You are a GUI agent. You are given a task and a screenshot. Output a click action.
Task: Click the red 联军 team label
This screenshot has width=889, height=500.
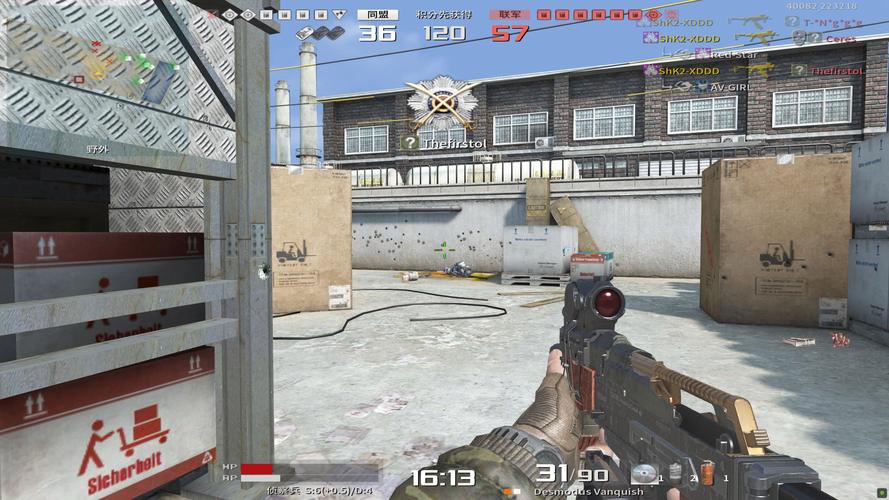(510, 15)
